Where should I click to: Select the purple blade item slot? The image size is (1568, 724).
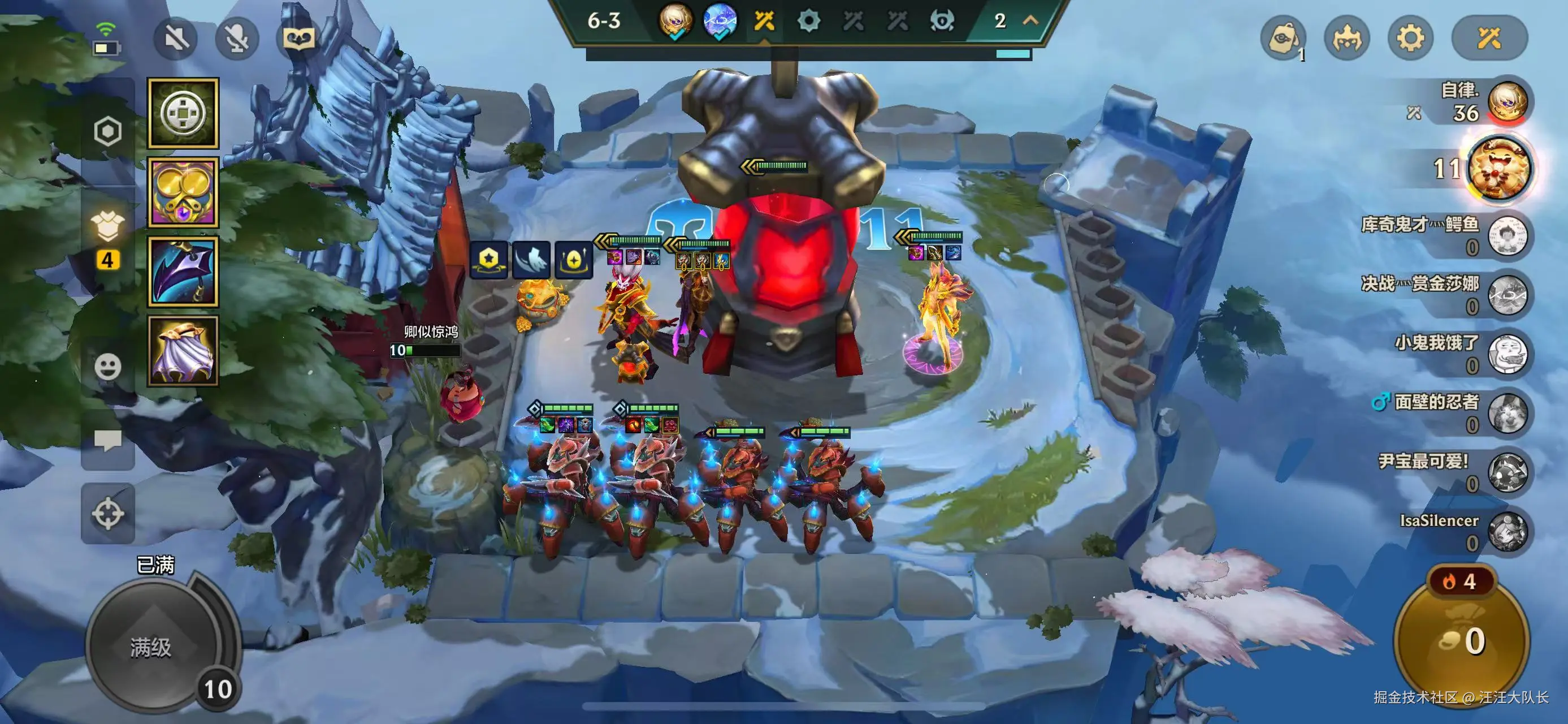183,271
